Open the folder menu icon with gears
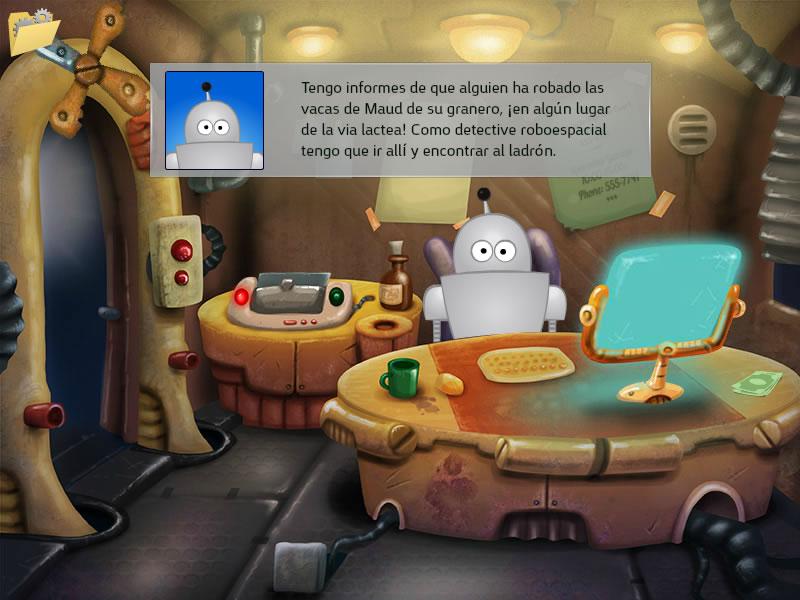 pyautogui.click(x=31, y=31)
